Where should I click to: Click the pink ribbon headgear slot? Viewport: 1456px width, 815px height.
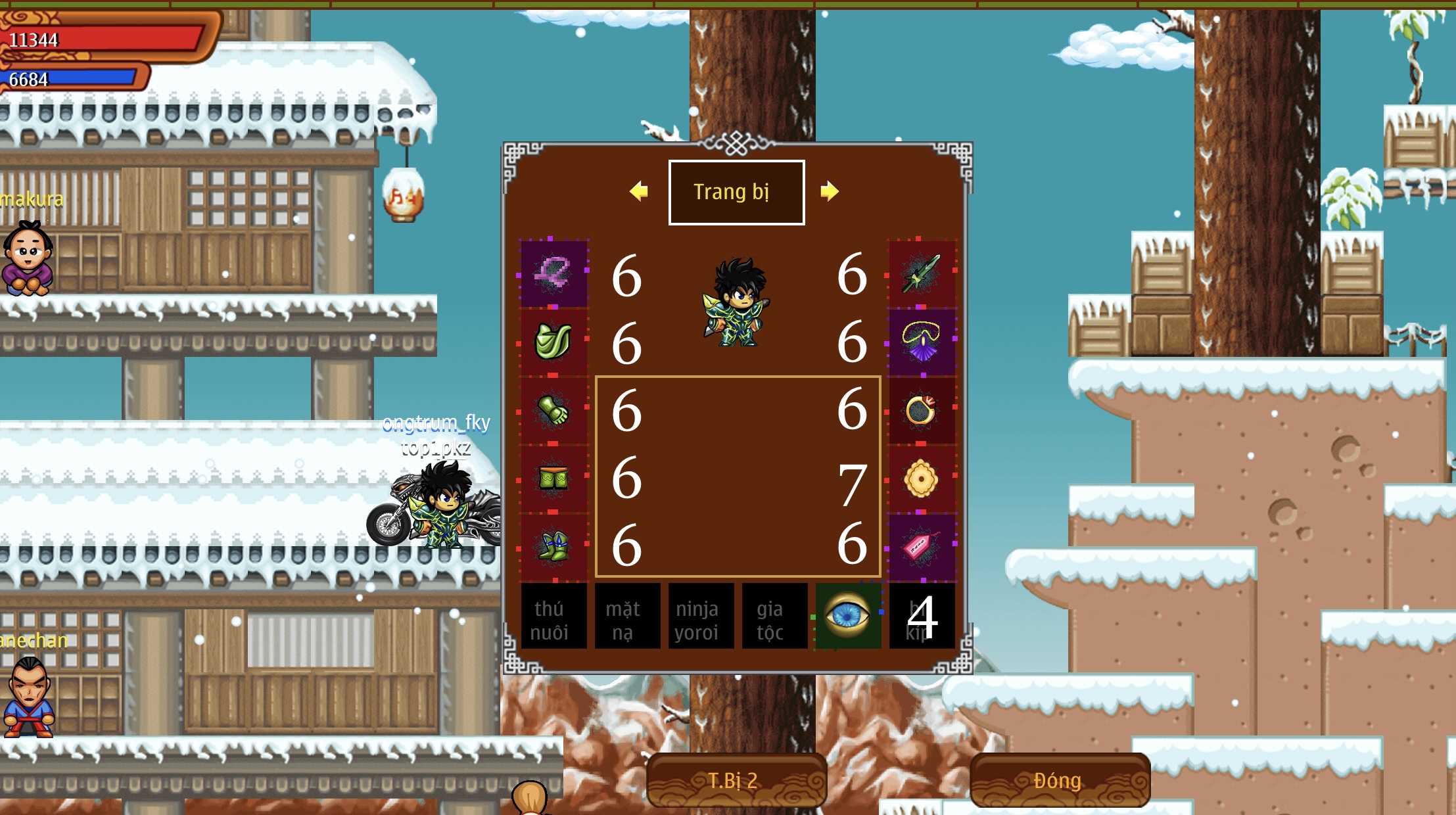[553, 273]
